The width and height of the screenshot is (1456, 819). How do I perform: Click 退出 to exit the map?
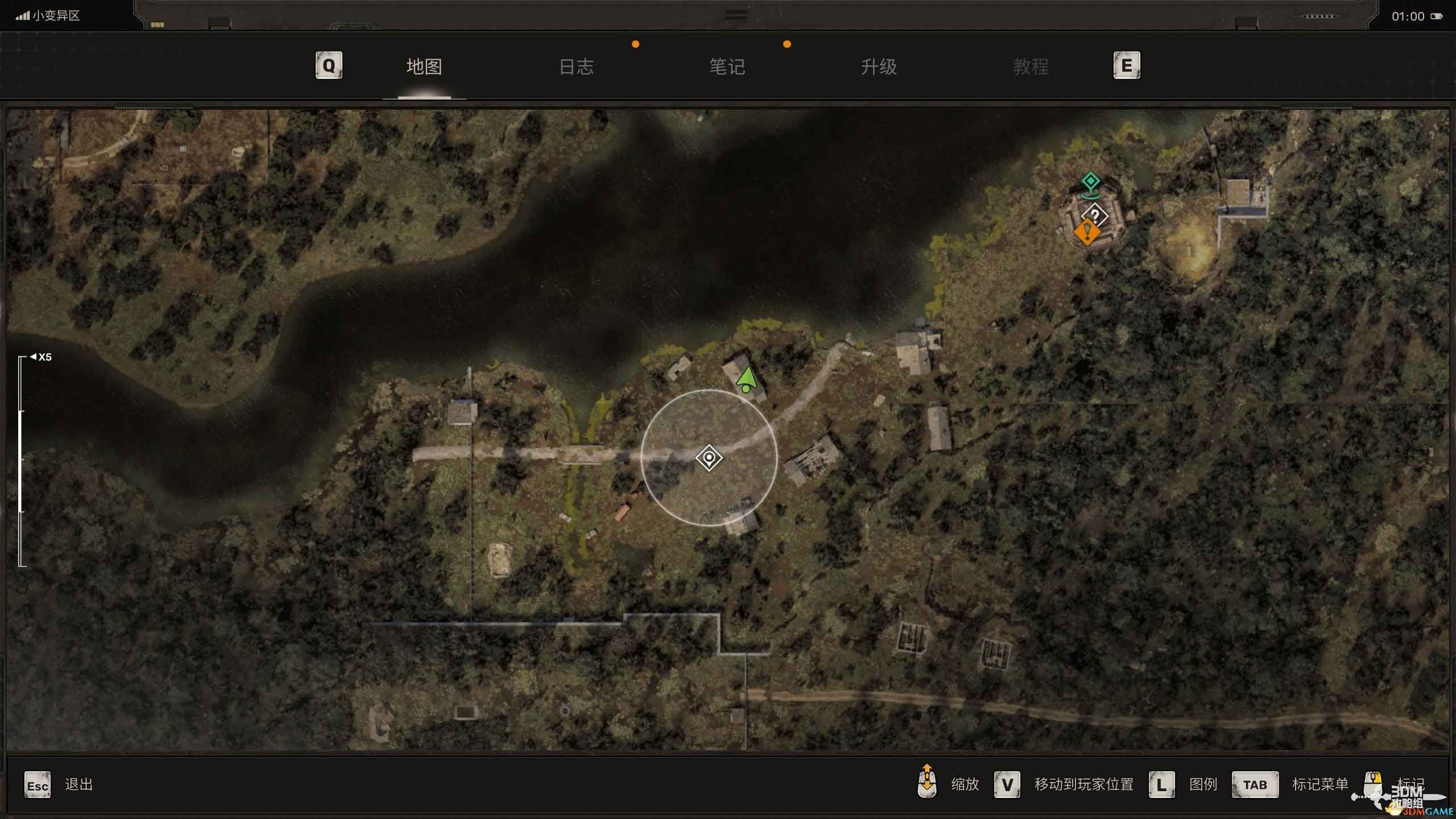(78, 785)
